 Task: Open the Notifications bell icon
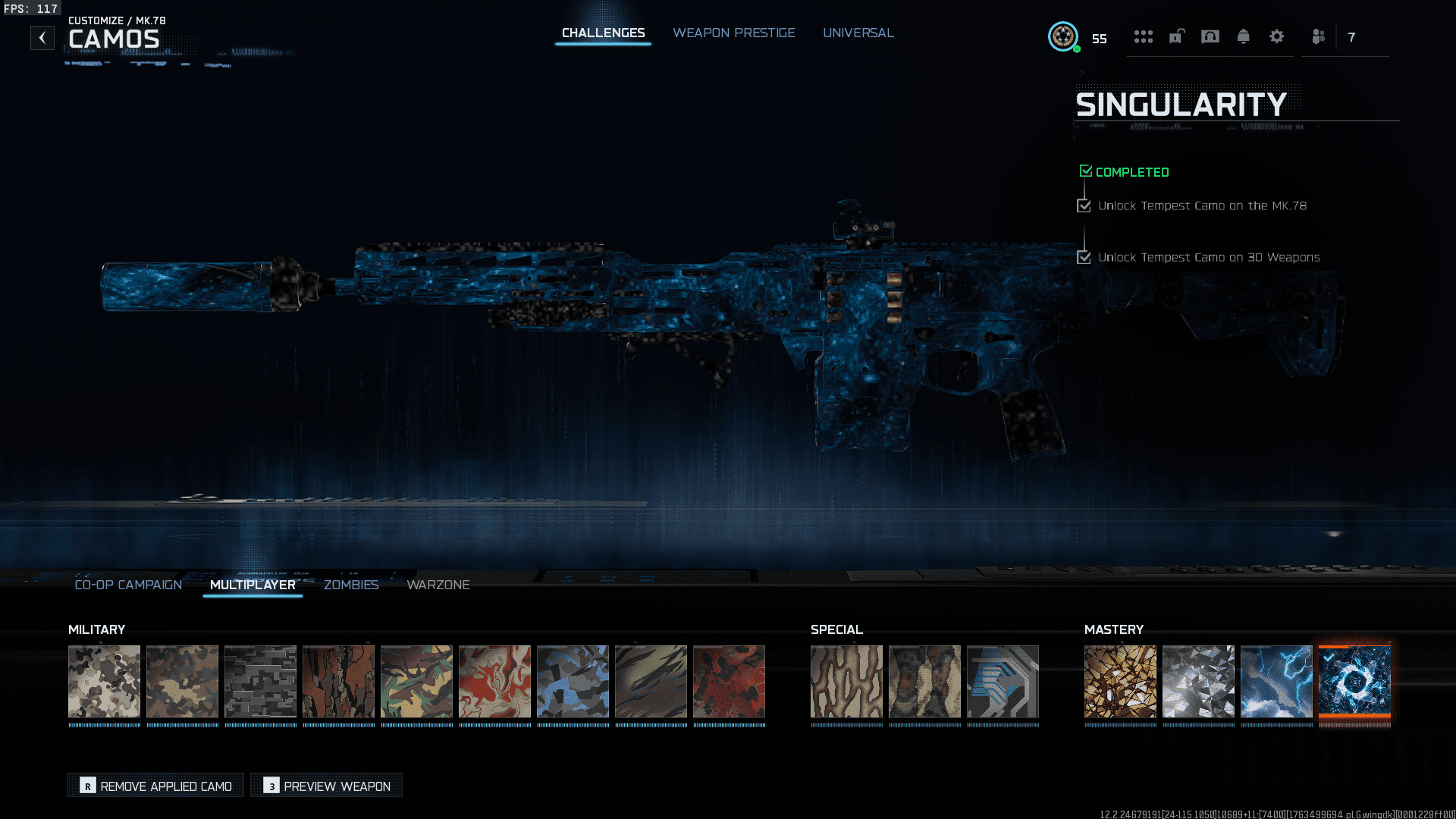(x=1244, y=36)
